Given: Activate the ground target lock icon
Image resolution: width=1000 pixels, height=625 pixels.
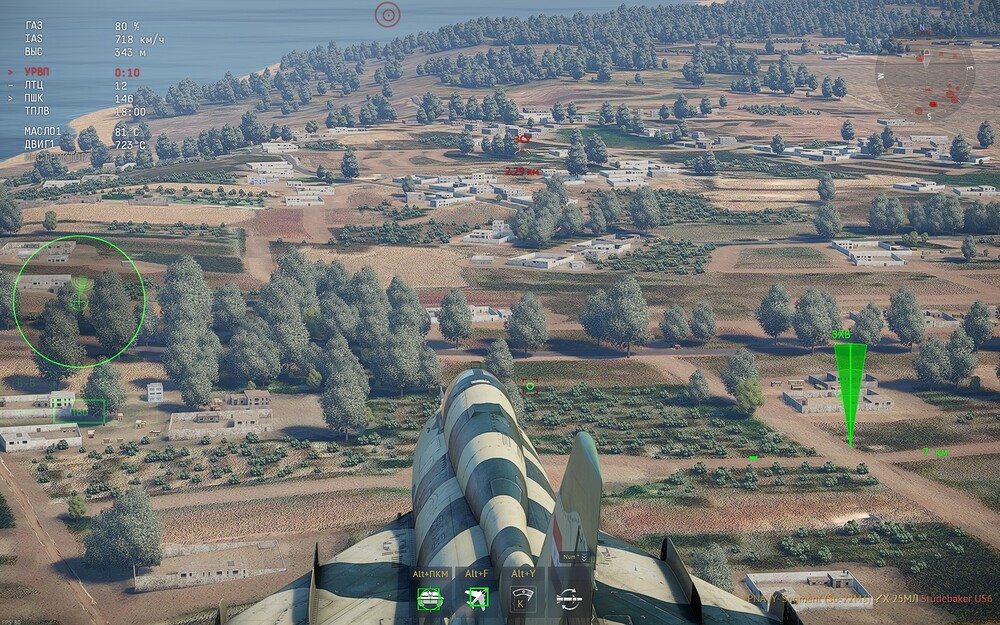Looking at the screenshot, I should click(431, 598).
